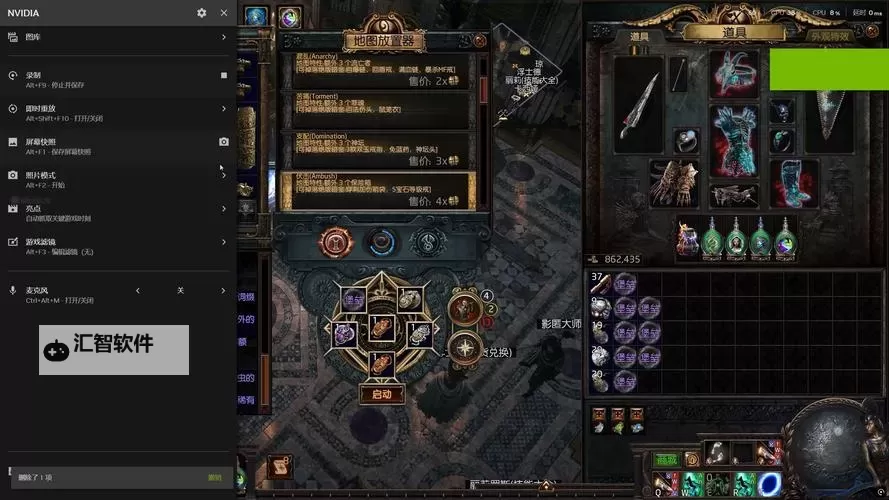Select the equipped helmet slot
The width and height of the screenshot is (889, 500).
(735, 72)
